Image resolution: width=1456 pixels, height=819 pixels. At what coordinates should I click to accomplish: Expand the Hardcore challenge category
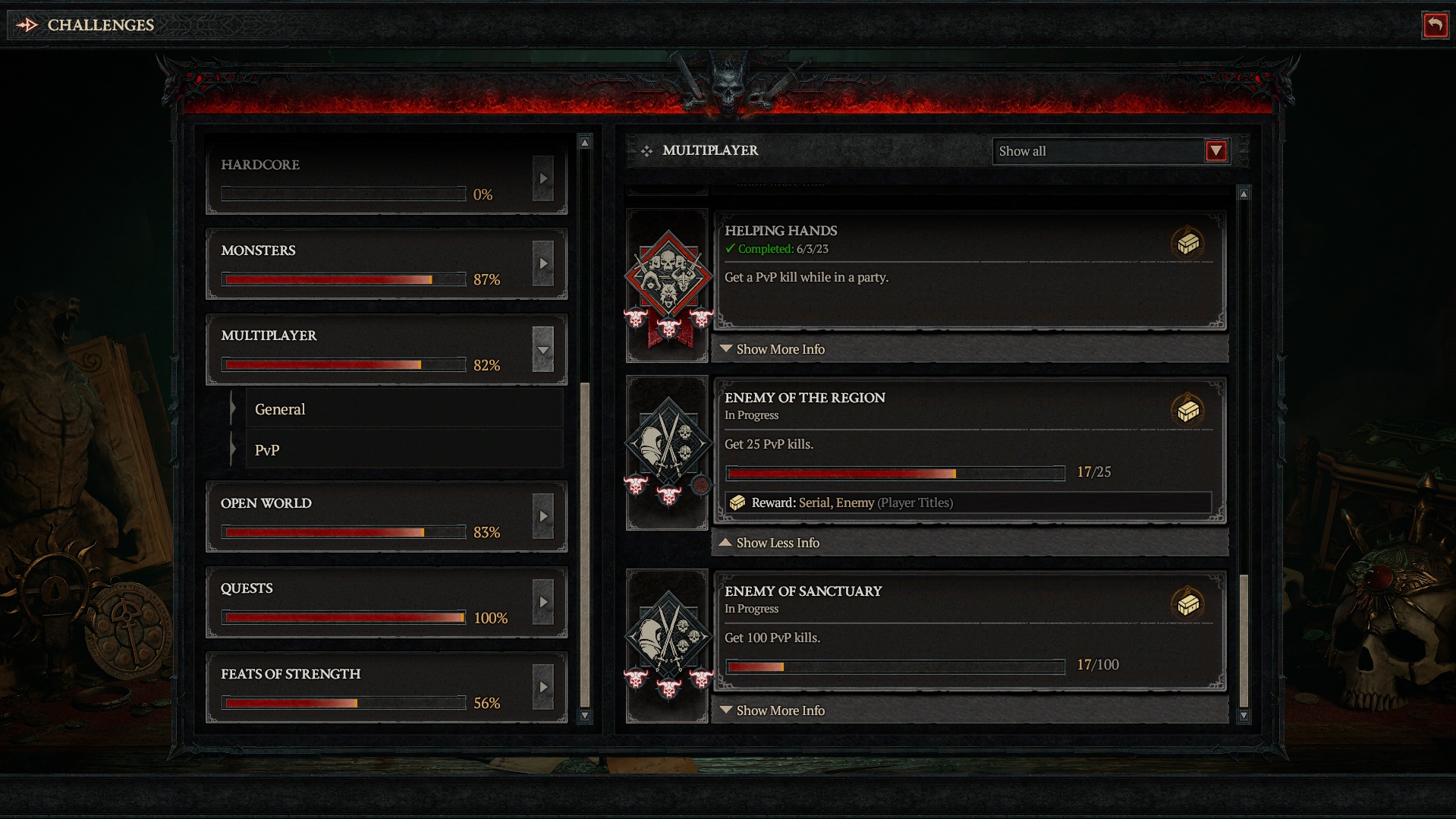[543, 179]
